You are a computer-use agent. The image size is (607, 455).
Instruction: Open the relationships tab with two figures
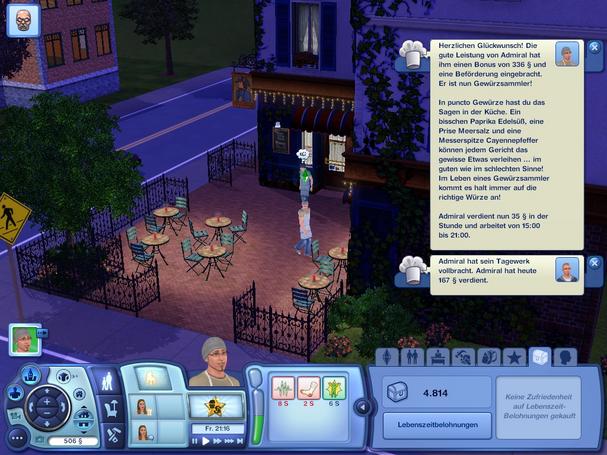point(411,357)
